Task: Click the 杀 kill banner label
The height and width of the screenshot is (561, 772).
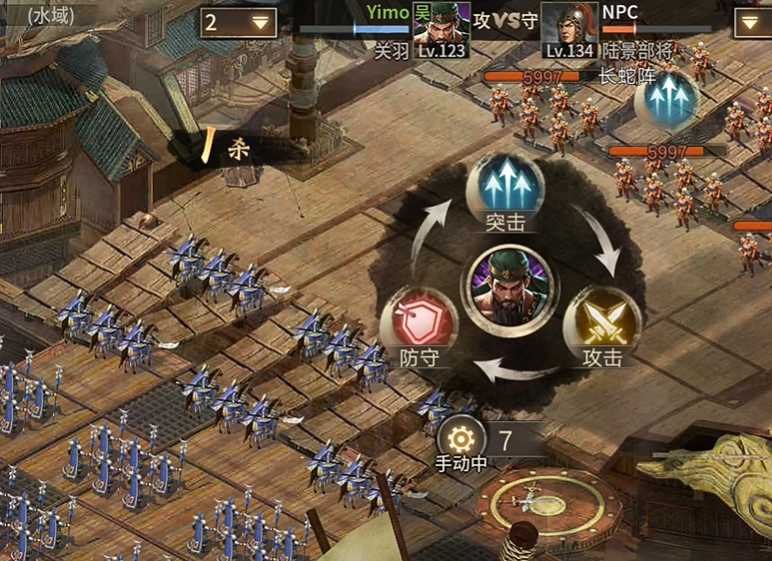Action: tap(238, 150)
